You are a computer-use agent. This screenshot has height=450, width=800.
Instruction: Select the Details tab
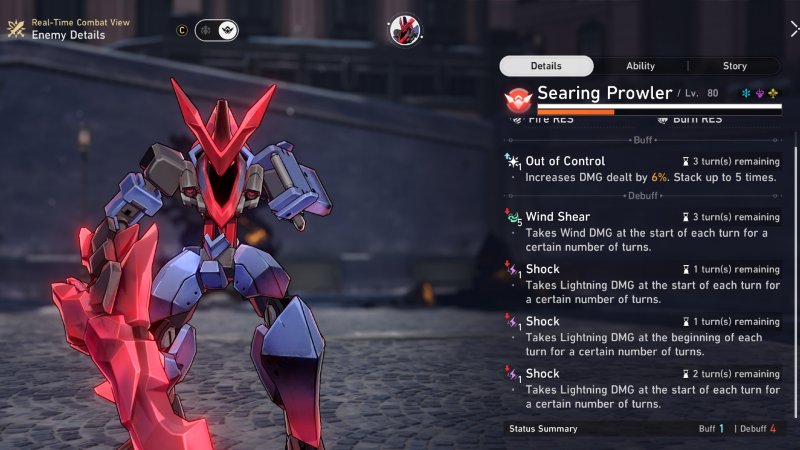point(546,66)
